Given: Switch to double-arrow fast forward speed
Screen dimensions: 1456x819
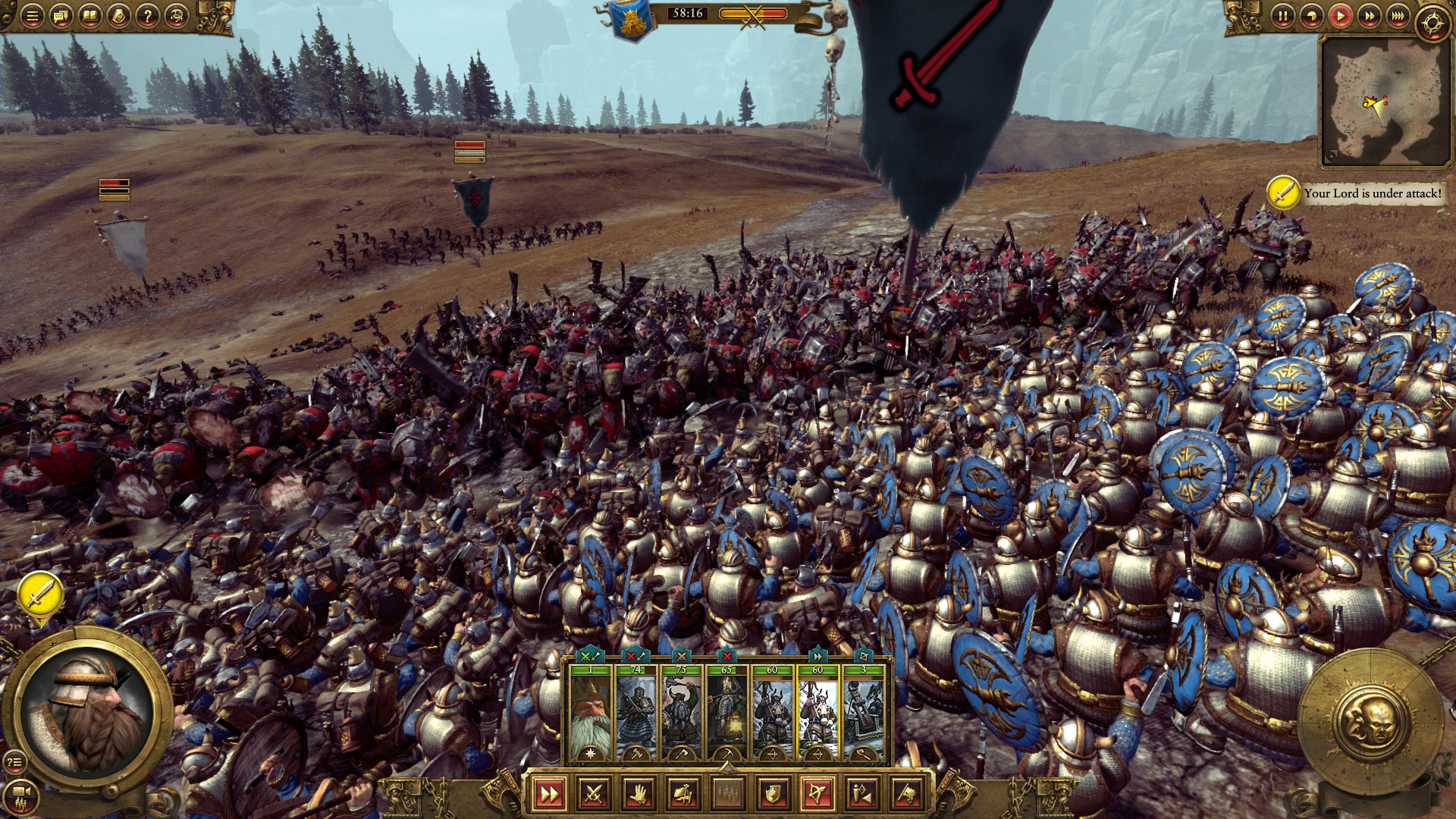Looking at the screenshot, I should 1369,16.
